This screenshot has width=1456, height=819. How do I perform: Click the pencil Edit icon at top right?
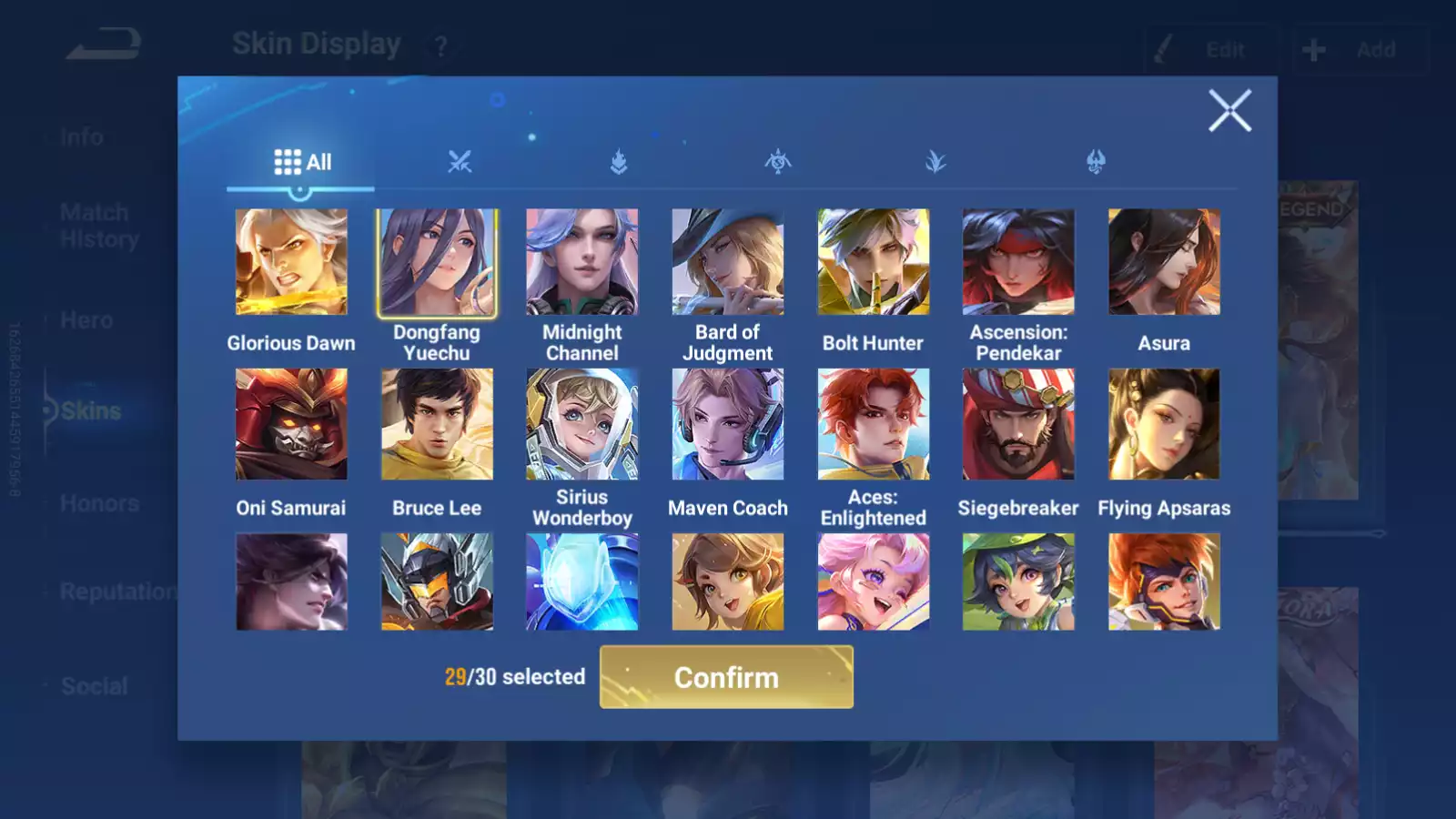[x=1165, y=50]
